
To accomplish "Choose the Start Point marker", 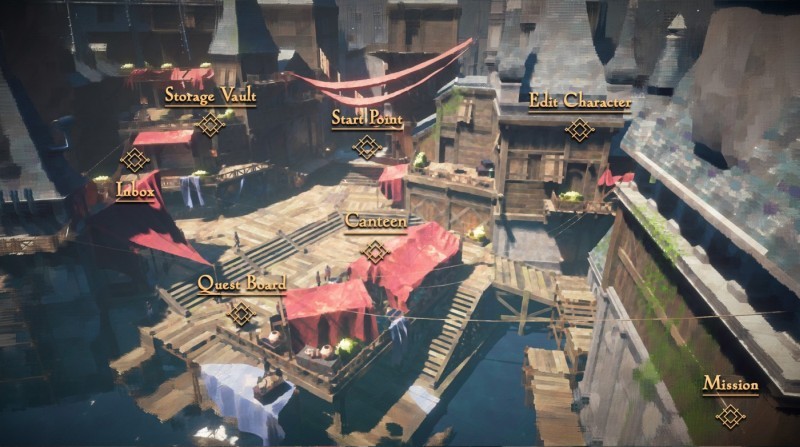I will coord(367,147).
